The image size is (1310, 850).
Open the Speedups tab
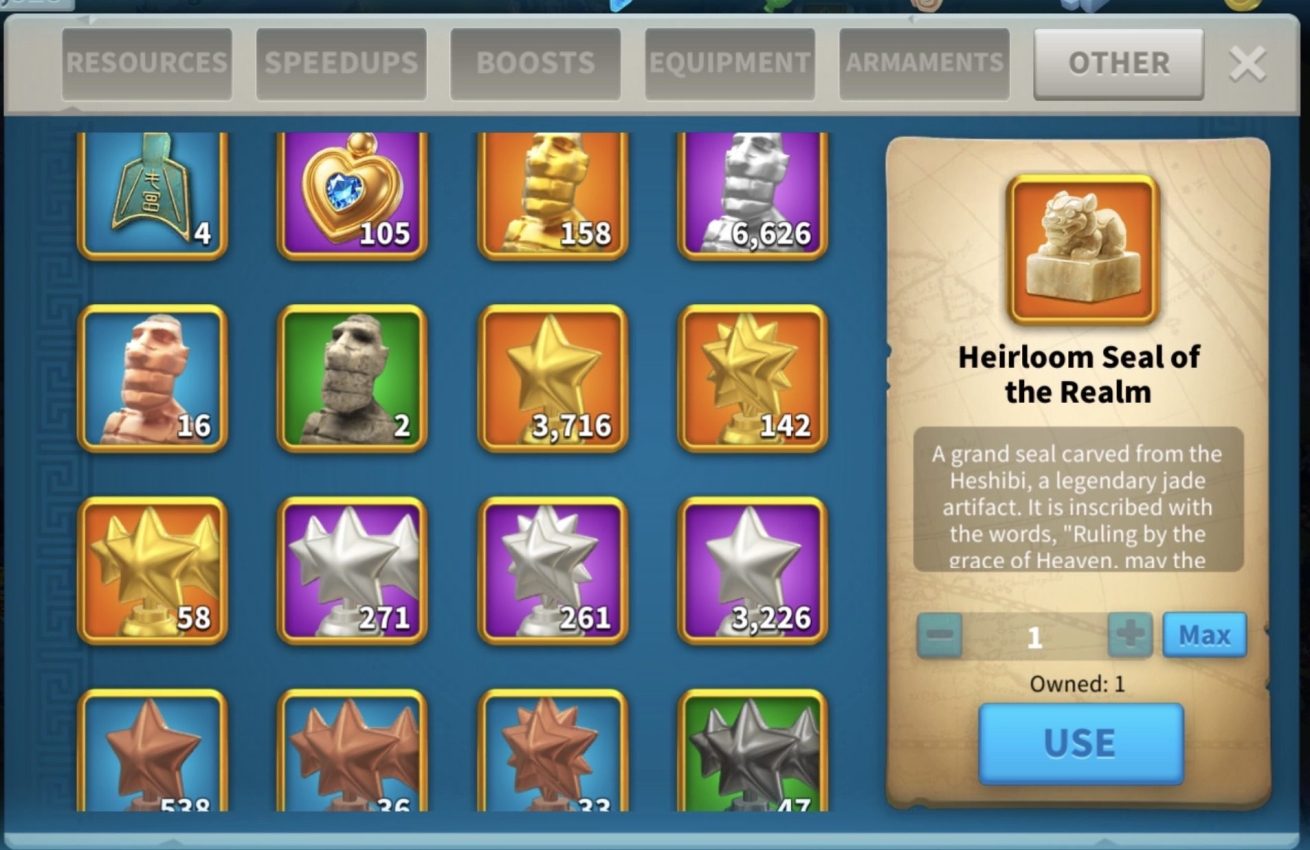click(341, 63)
